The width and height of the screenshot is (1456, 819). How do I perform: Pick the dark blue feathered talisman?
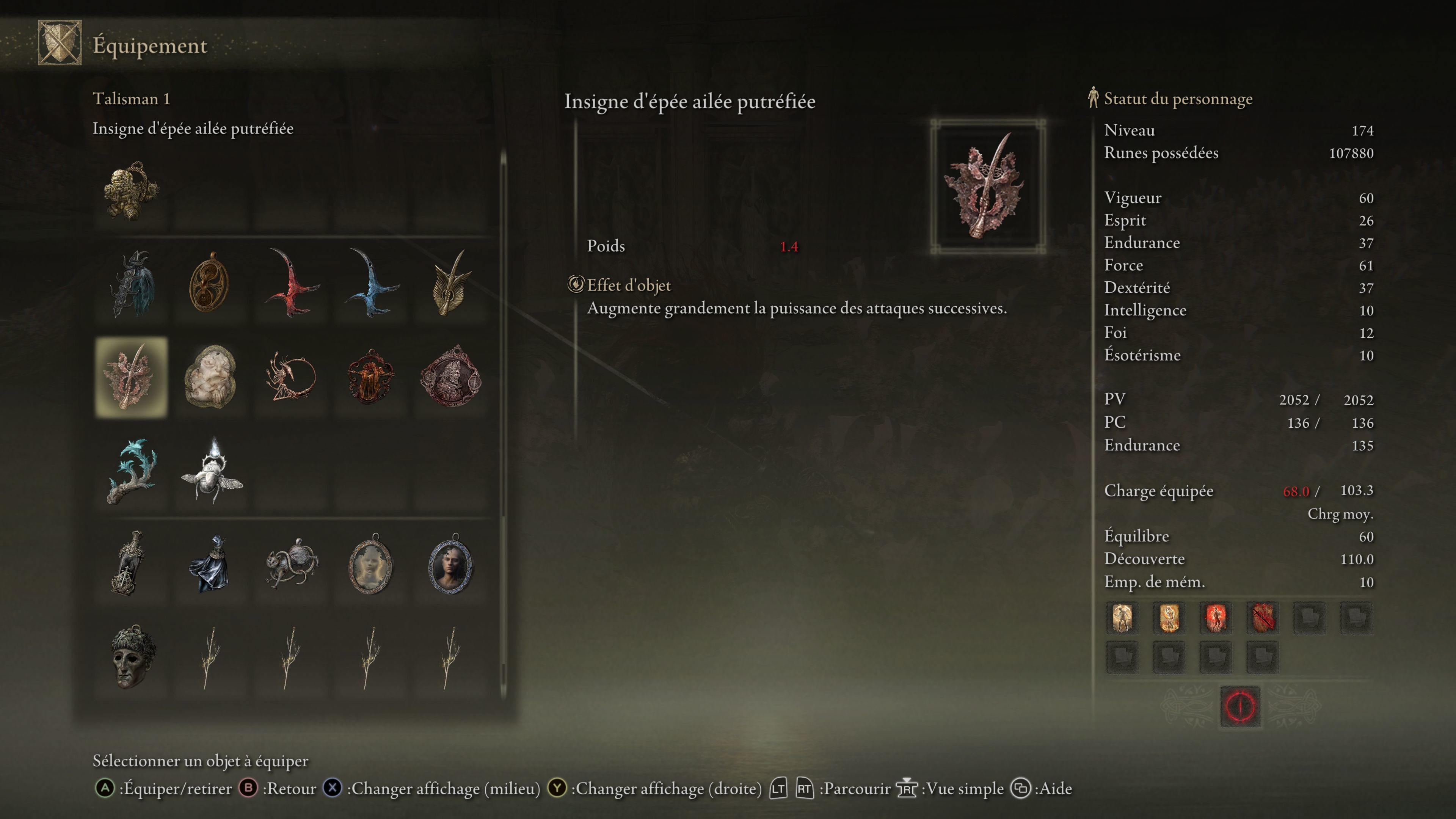tap(131, 283)
